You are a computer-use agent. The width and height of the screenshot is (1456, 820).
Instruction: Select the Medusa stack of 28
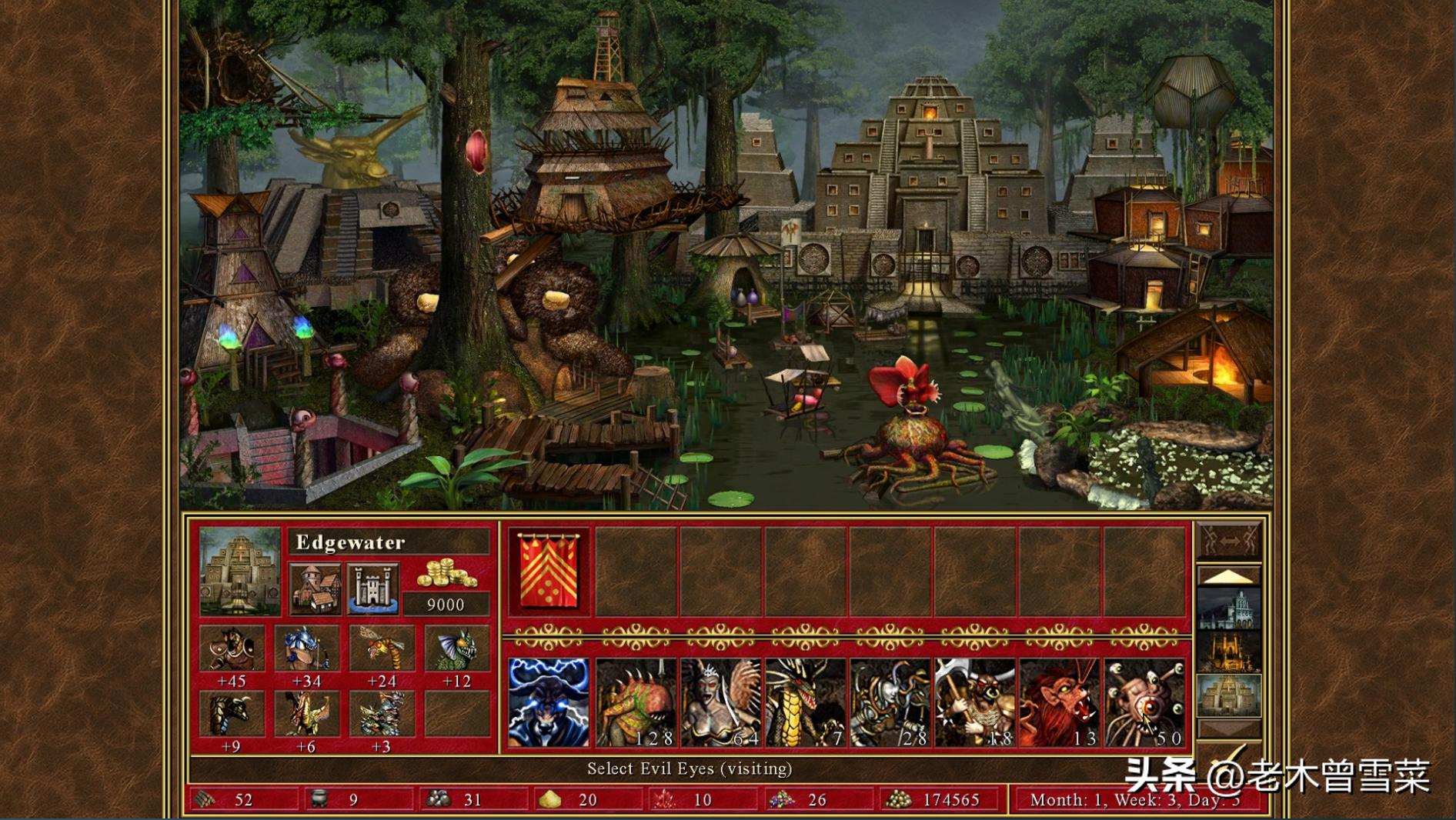point(890,702)
